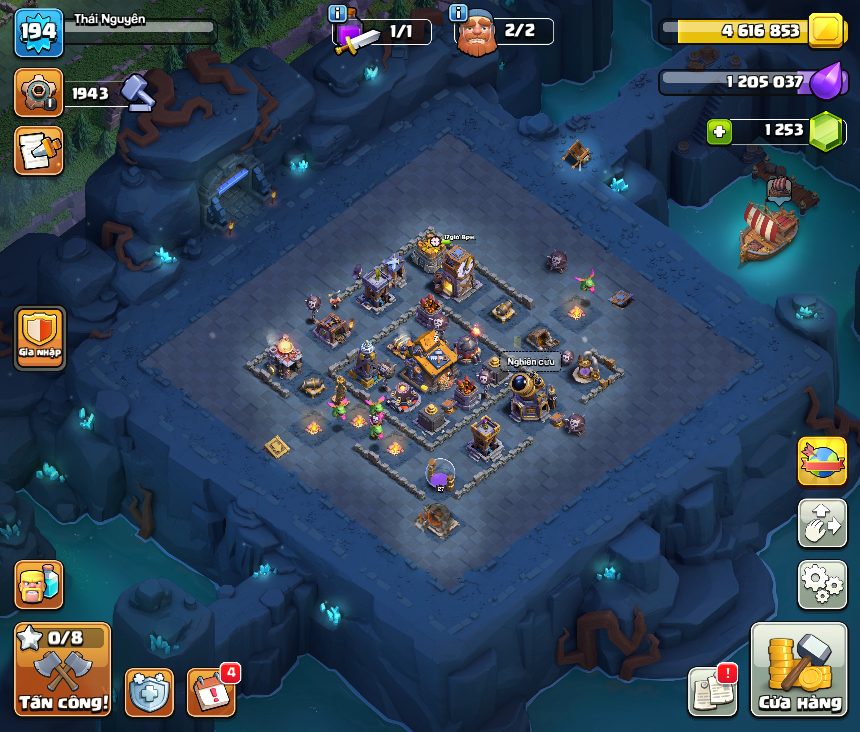Open the settings gear menu
The image size is (860, 732).
point(822,584)
